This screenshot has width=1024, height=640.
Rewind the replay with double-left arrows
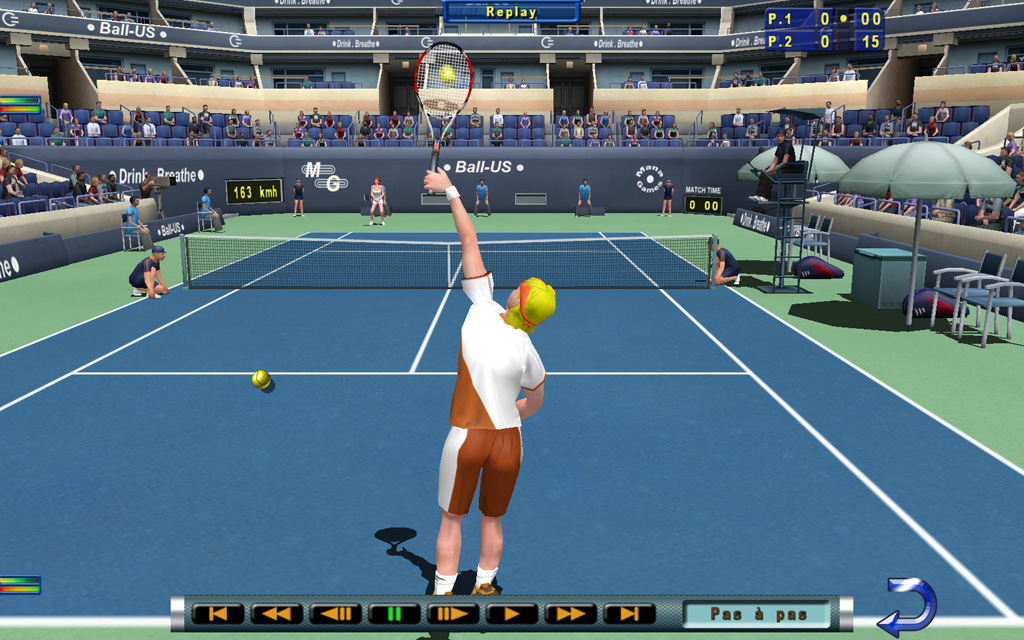[x=277, y=614]
